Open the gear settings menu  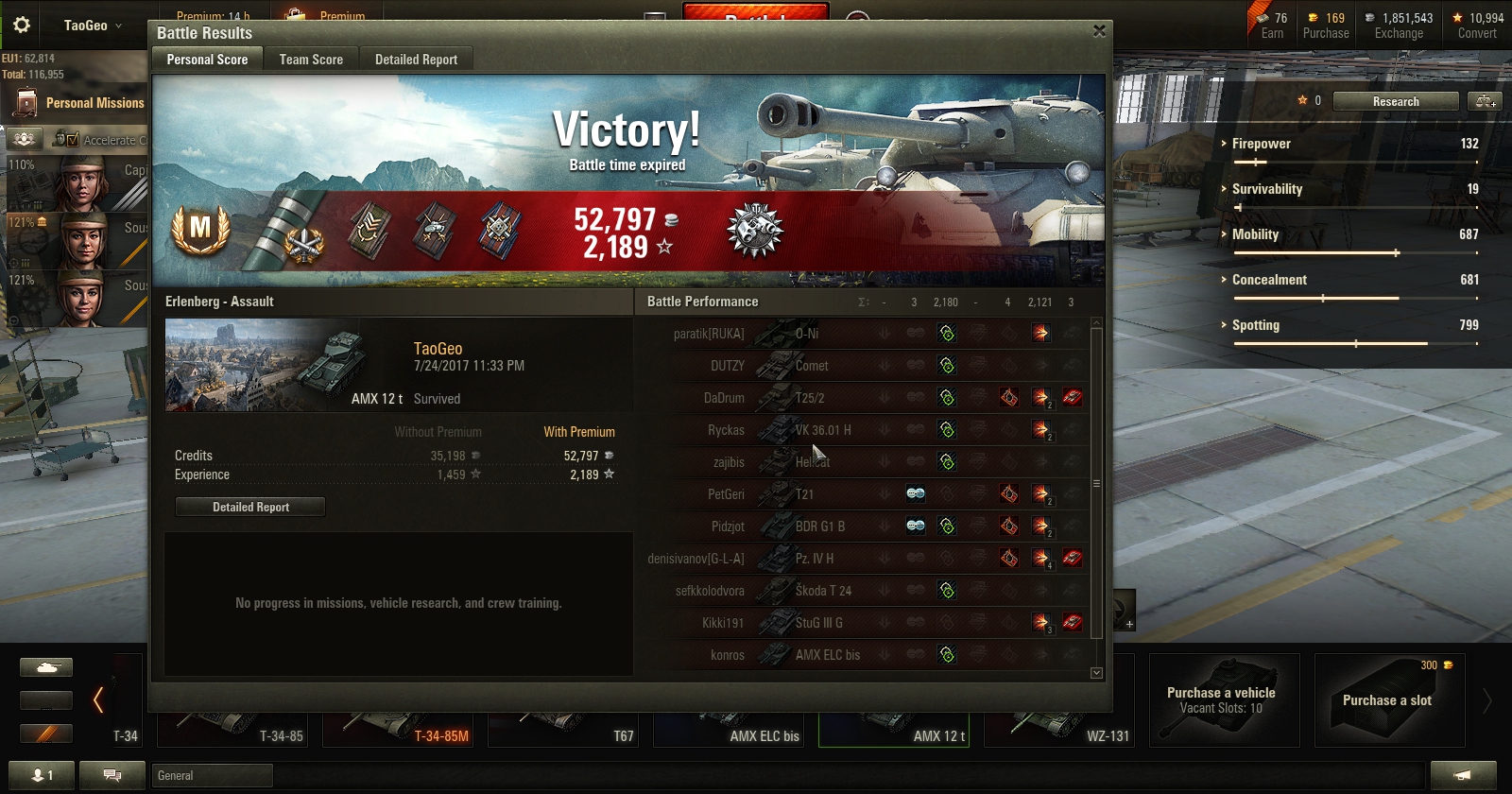22,26
